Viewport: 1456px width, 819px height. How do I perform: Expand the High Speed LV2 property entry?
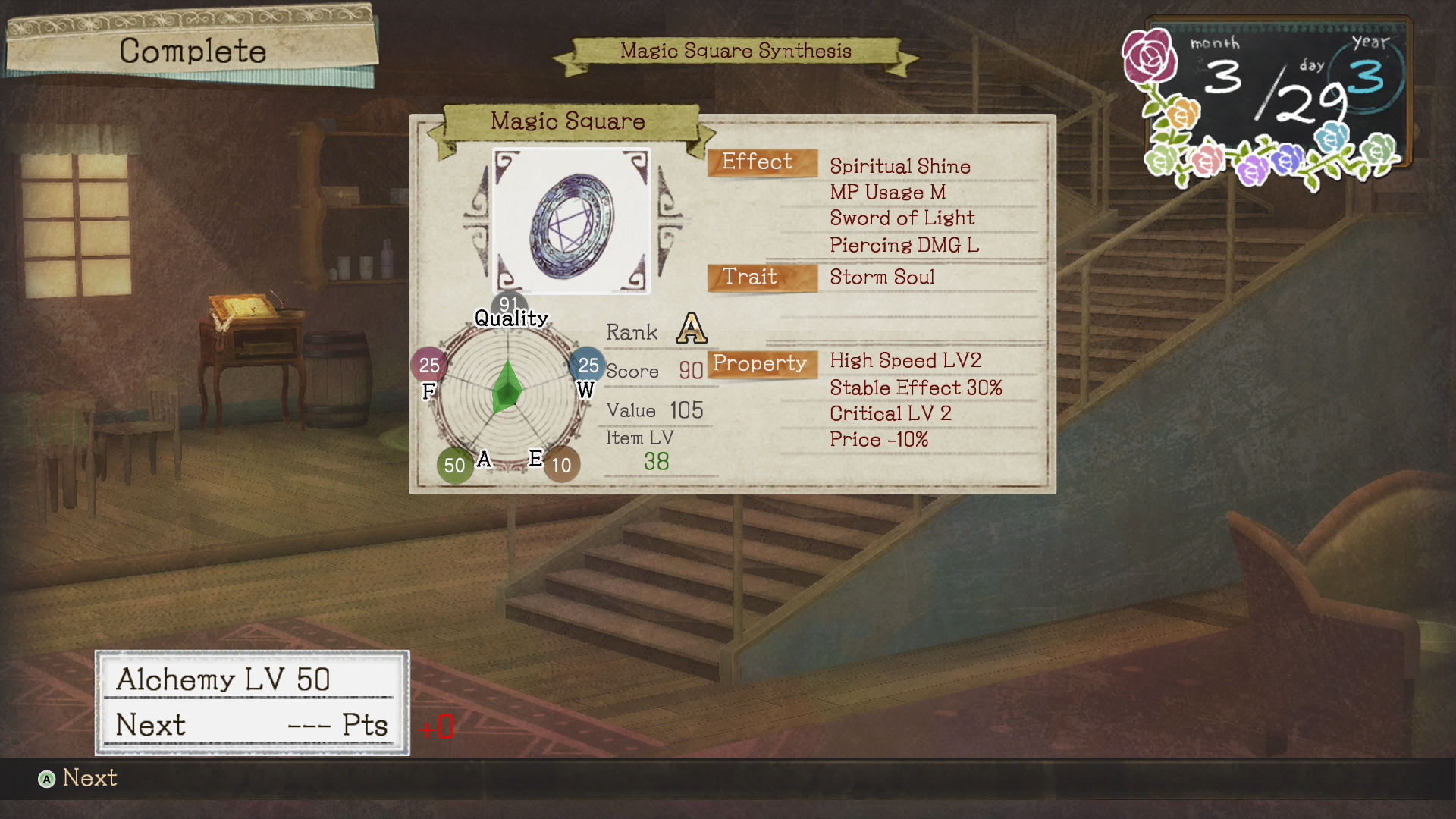tap(905, 360)
